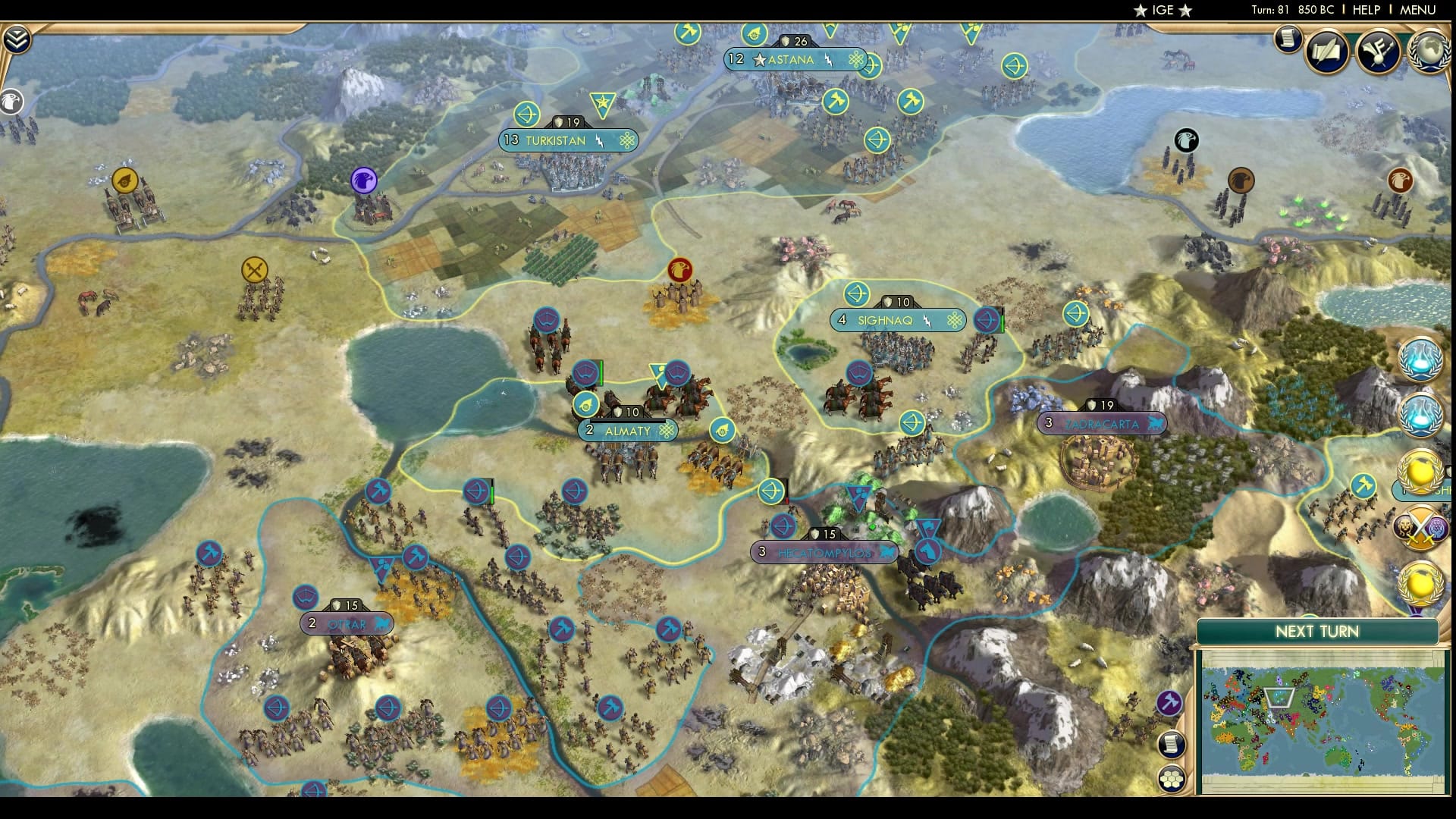The image size is (1456, 819).
Task: Expand the Almaty city banner
Action: point(626,430)
